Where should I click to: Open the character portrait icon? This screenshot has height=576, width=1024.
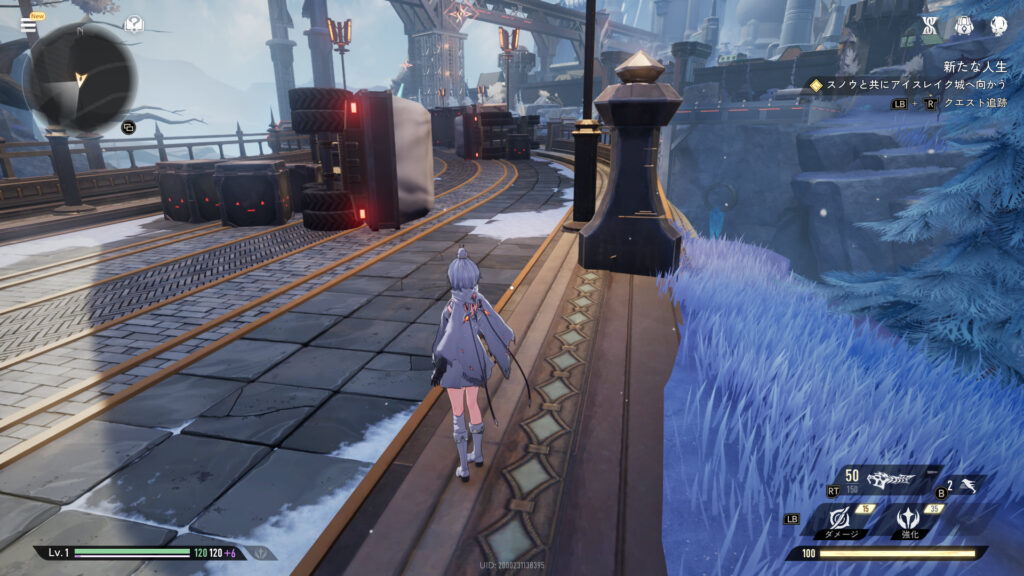point(998,27)
